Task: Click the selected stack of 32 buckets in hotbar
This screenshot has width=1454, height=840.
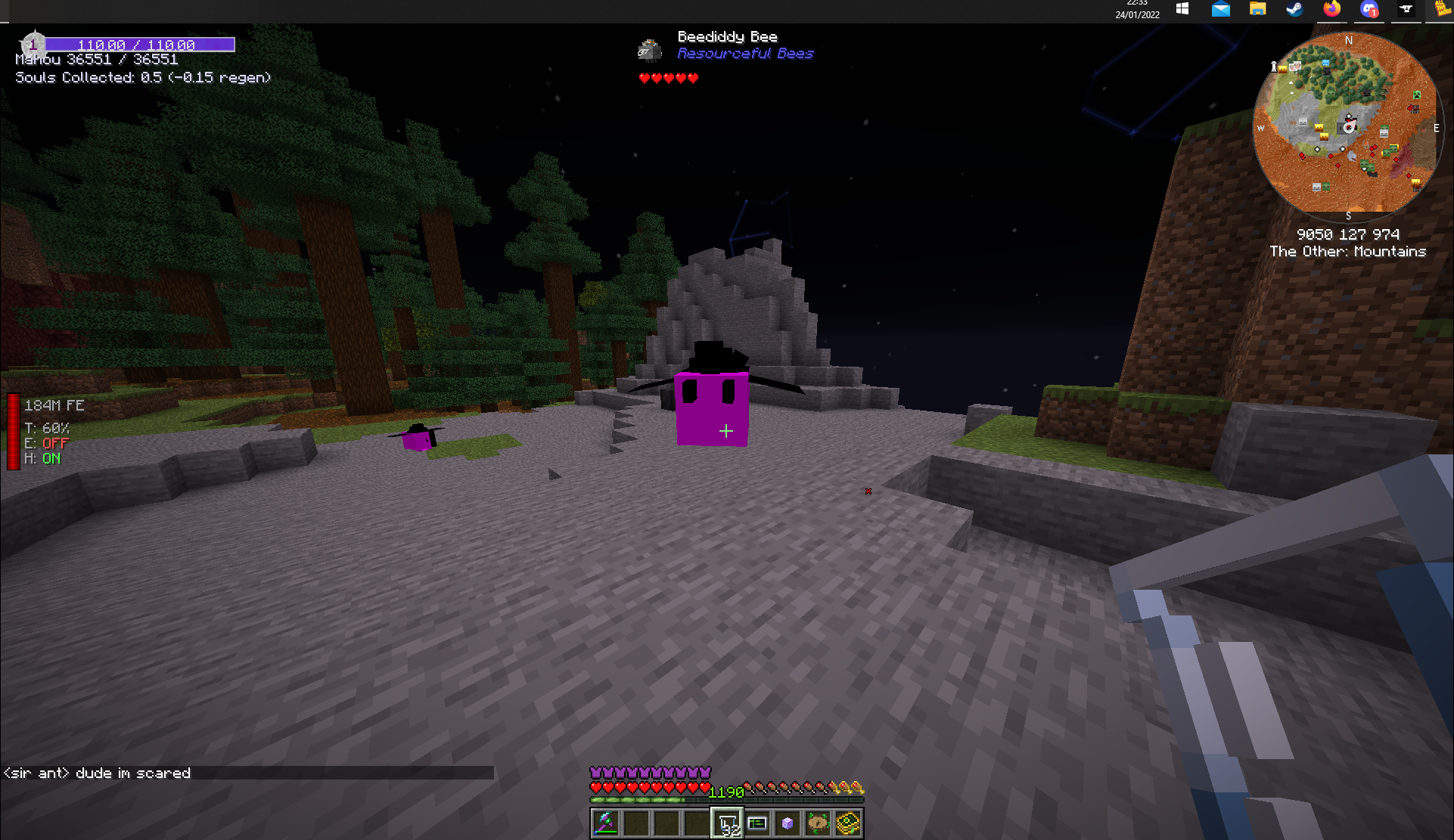Action: 727,823
